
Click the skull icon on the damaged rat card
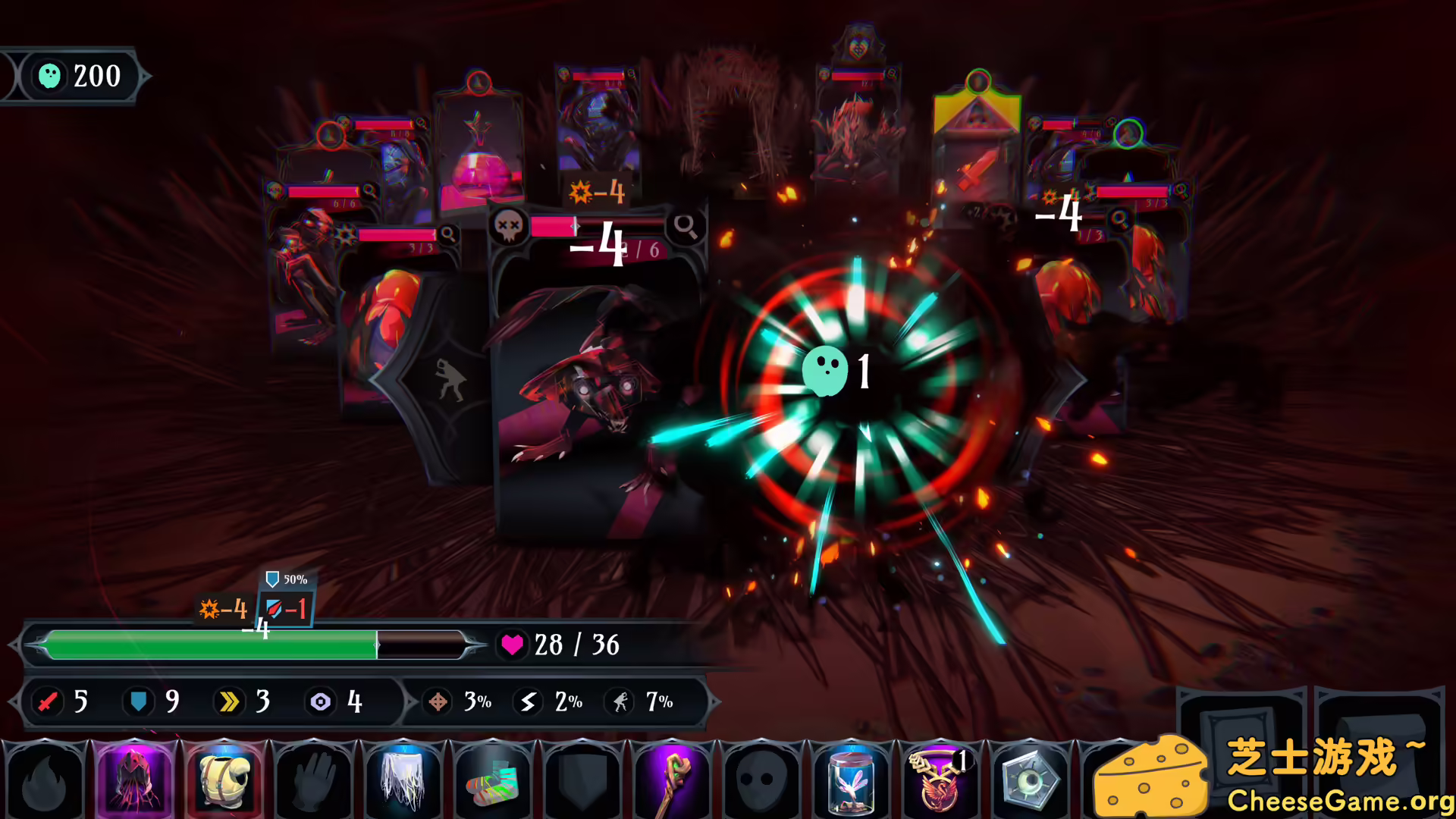point(508,226)
